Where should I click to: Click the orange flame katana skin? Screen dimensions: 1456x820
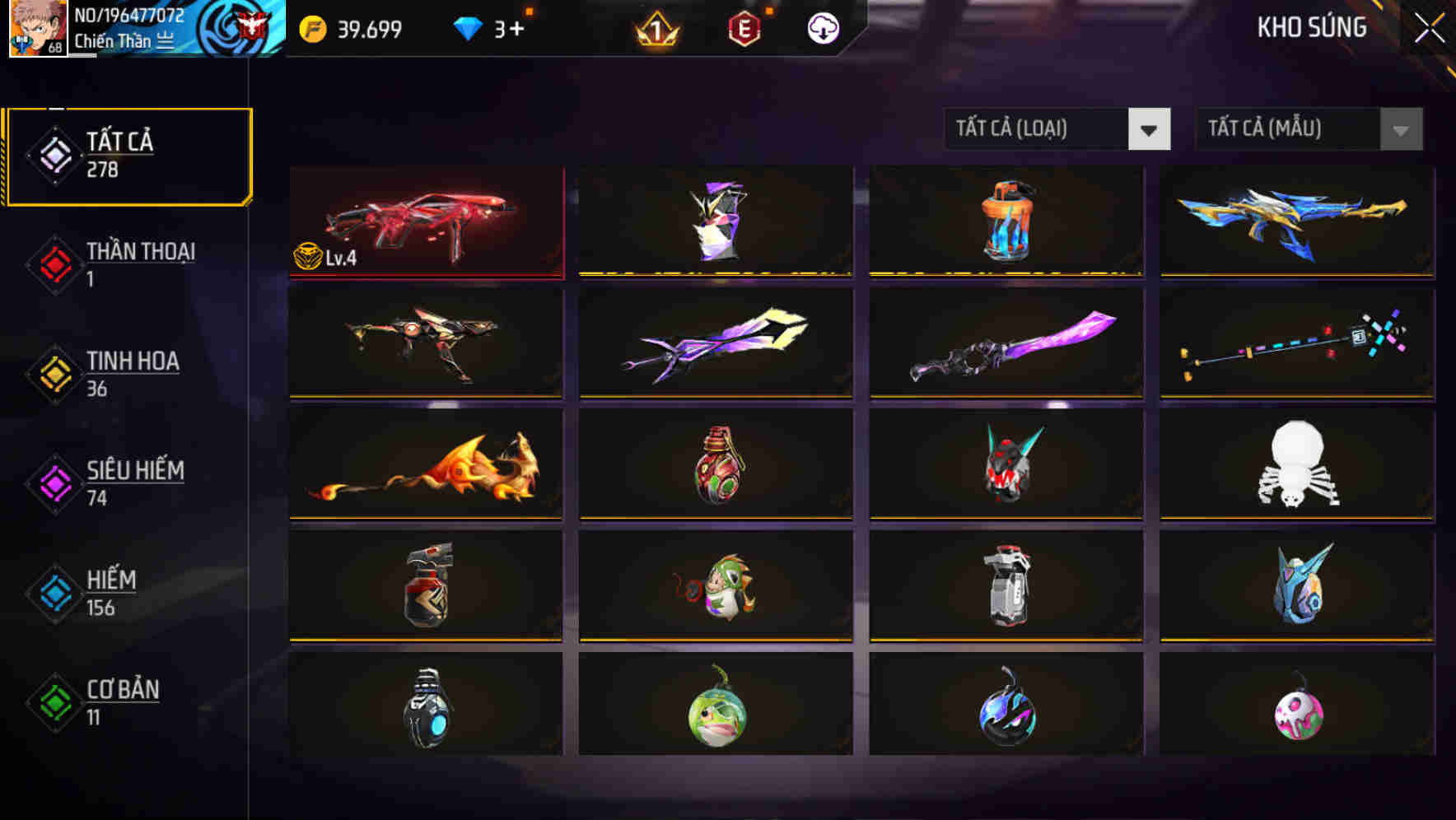click(x=426, y=465)
